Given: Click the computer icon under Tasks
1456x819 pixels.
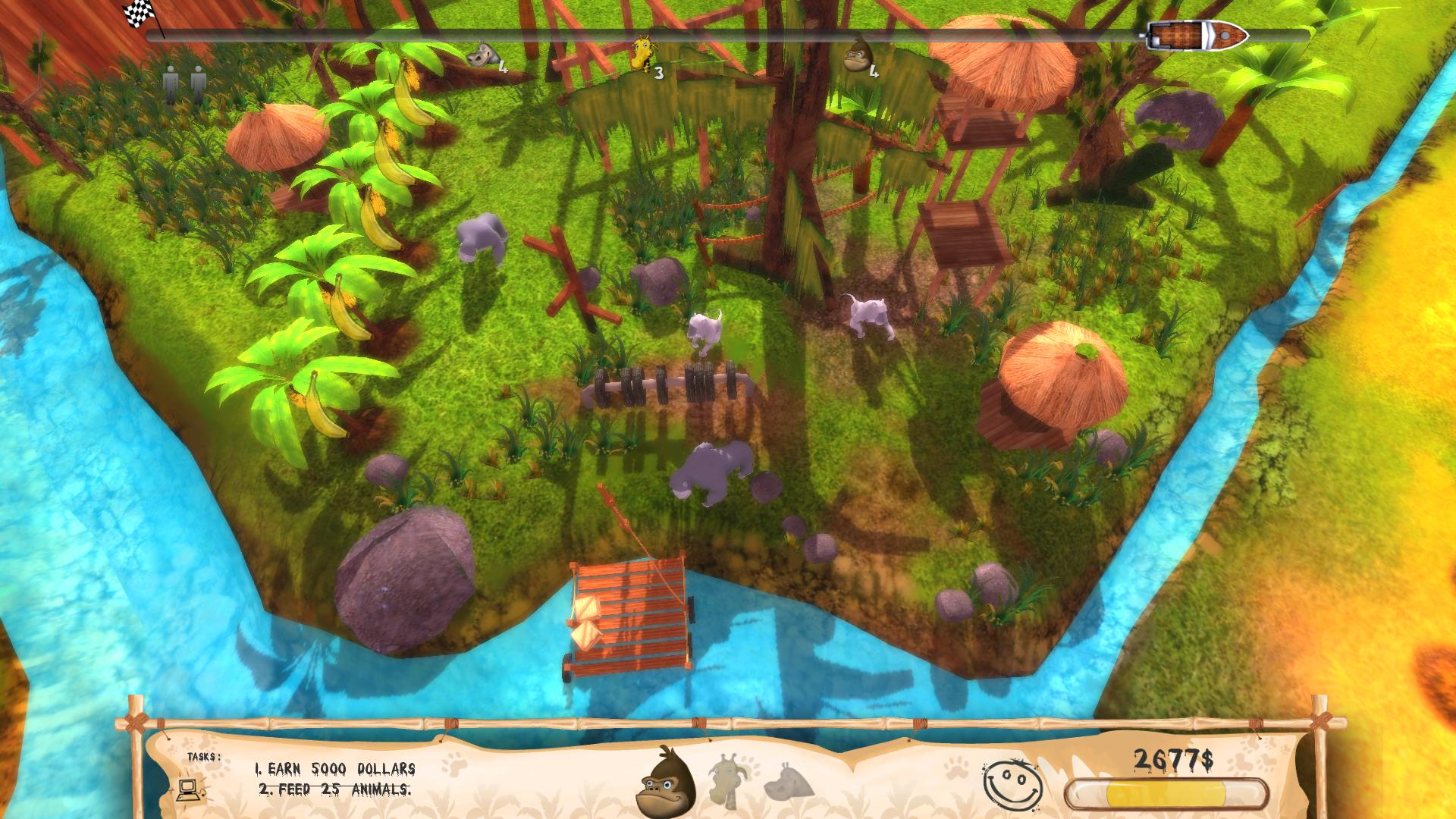Looking at the screenshot, I should click(x=188, y=790).
